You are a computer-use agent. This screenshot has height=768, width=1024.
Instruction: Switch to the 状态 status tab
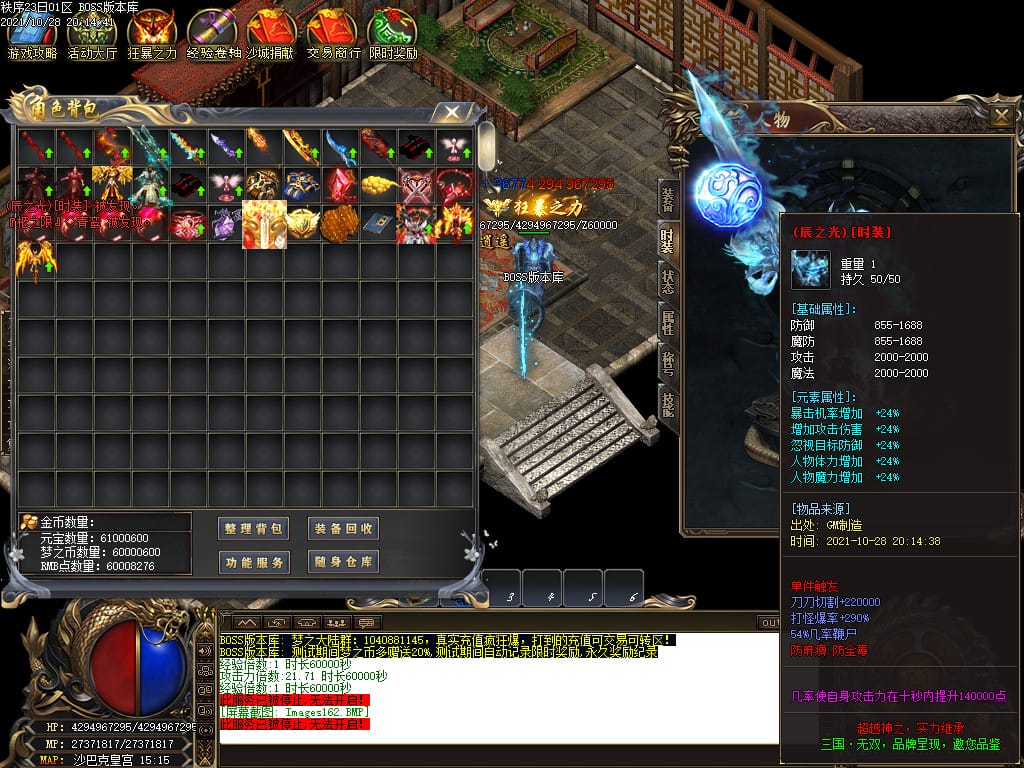[x=667, y=281]
